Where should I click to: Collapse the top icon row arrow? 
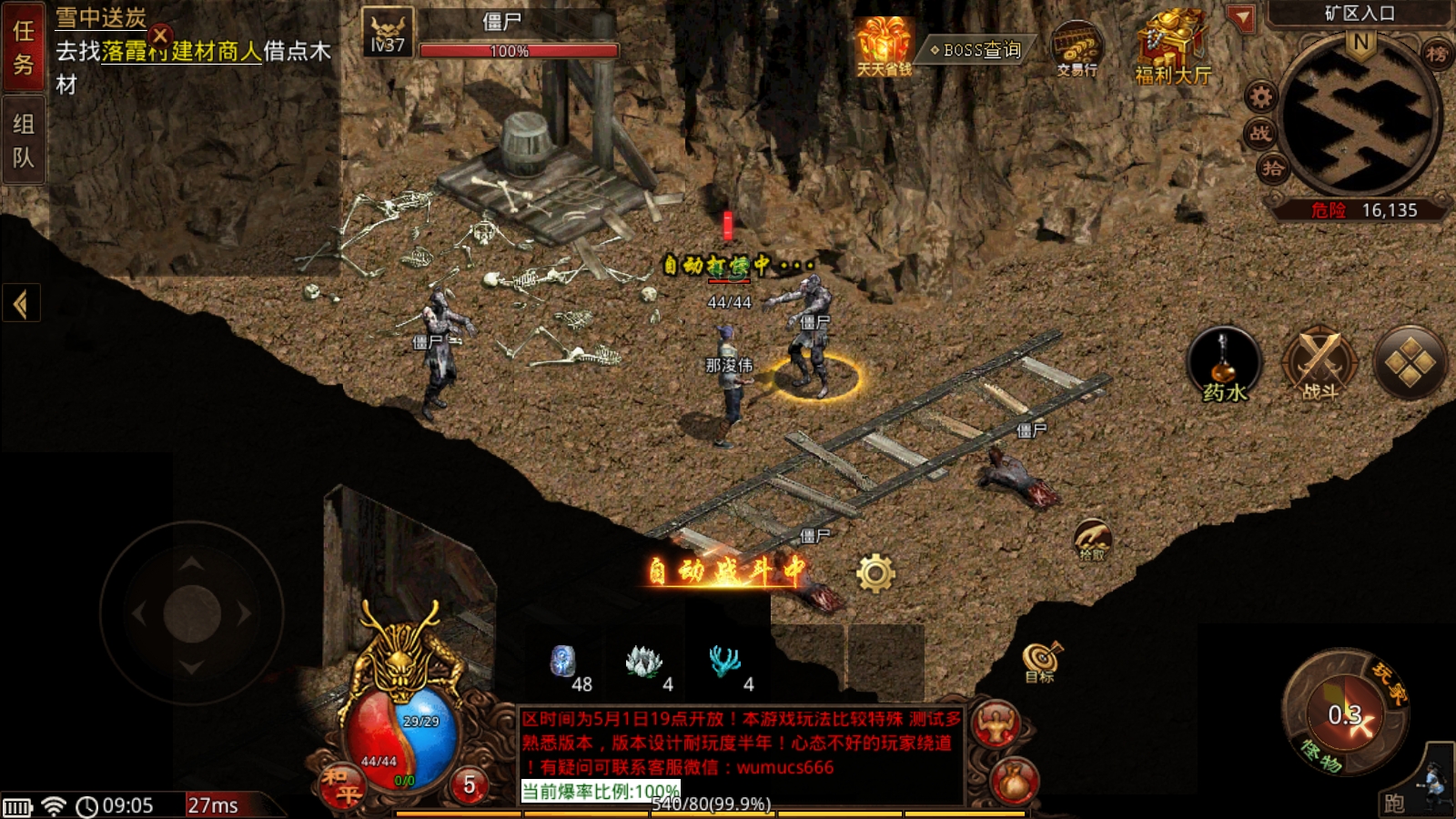(x=1240, y=18)
